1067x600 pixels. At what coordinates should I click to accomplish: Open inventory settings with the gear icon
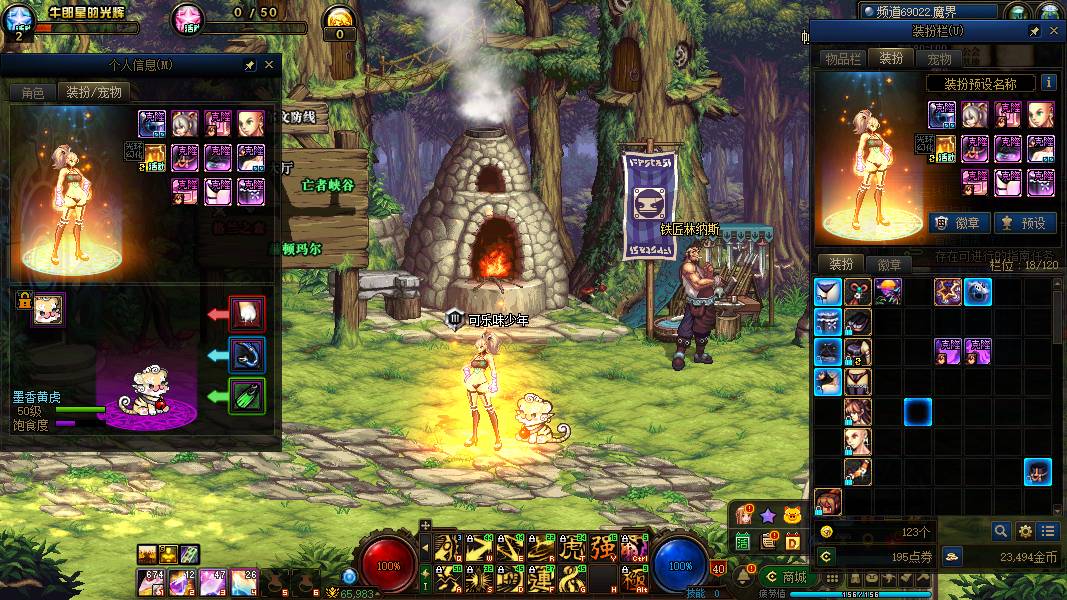coord(1025,531)
